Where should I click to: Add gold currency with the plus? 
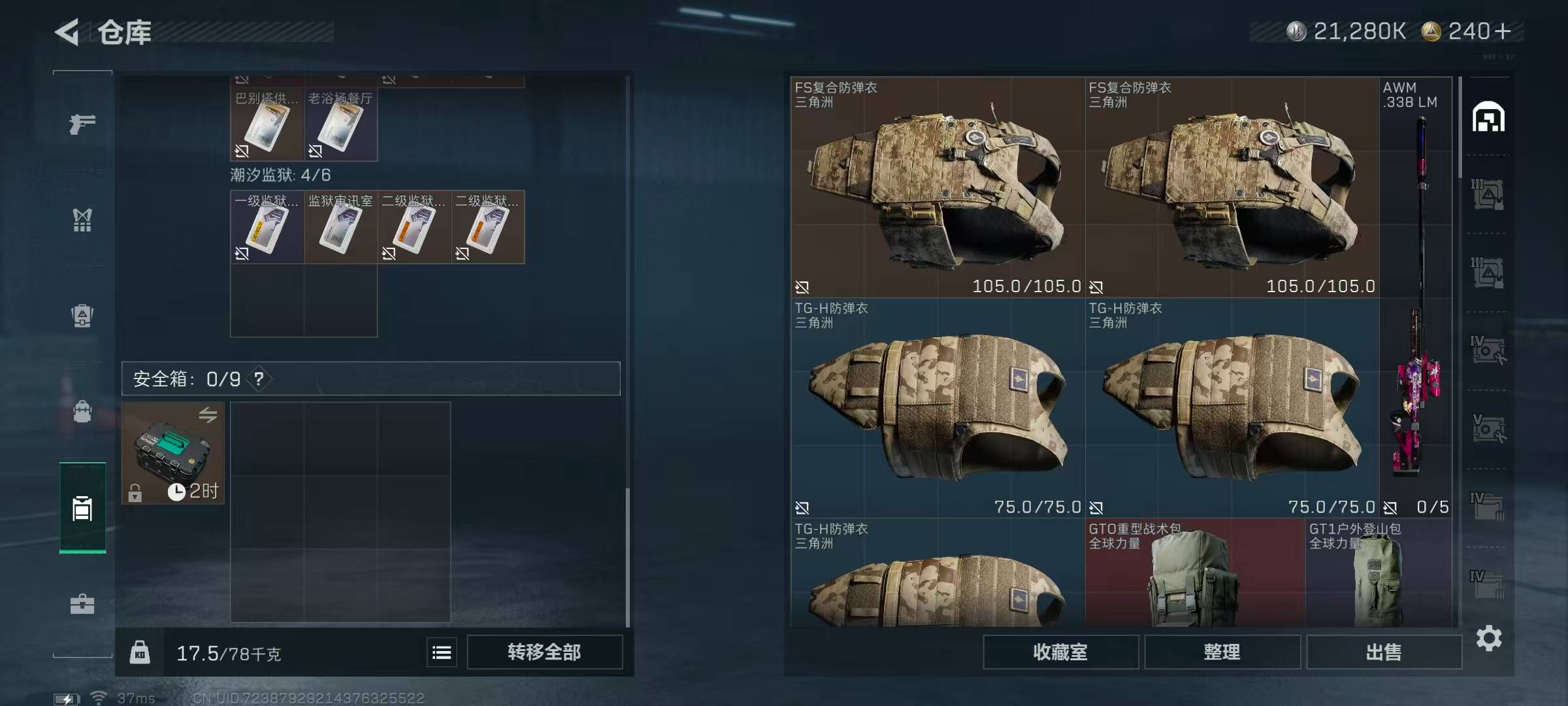1503,31
